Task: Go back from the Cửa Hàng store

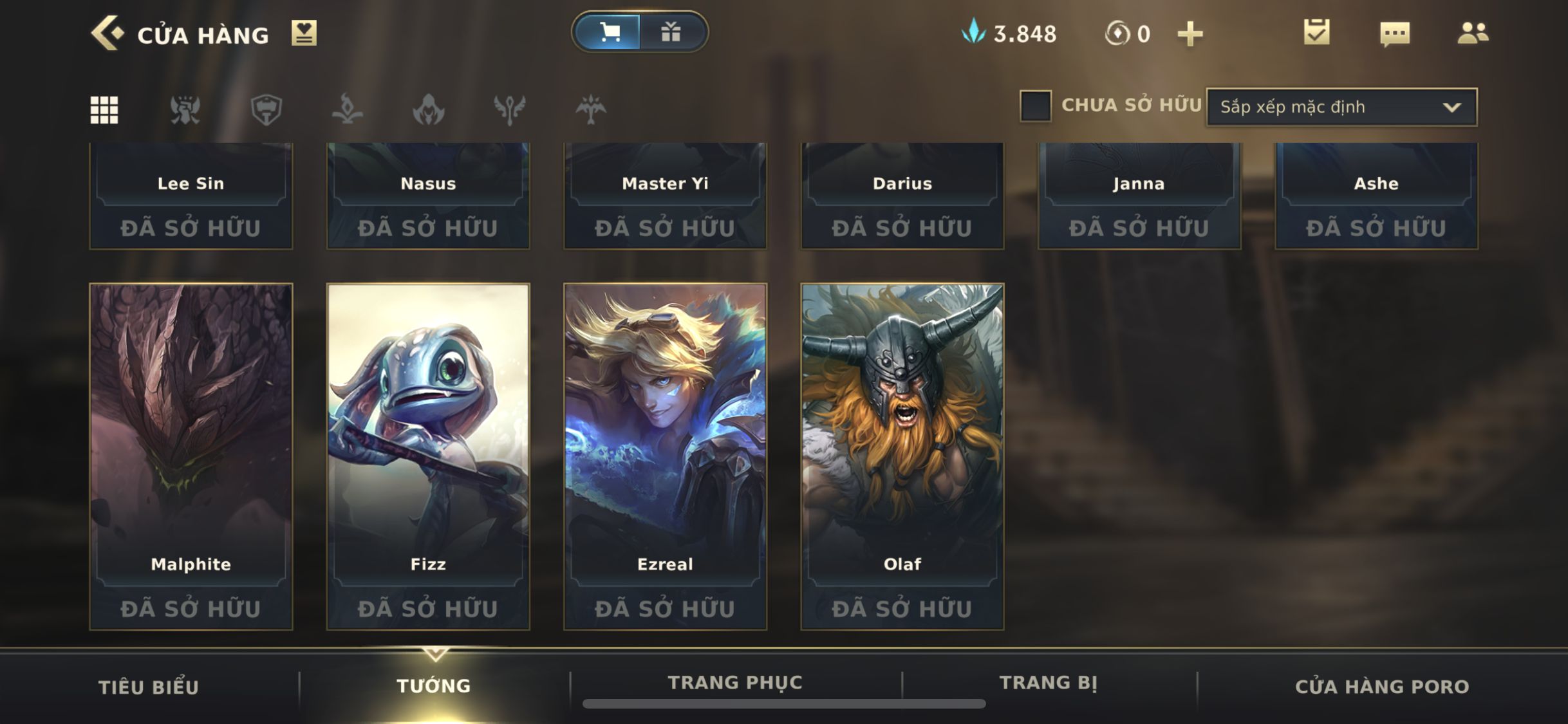Action: (x=106, y=33)
